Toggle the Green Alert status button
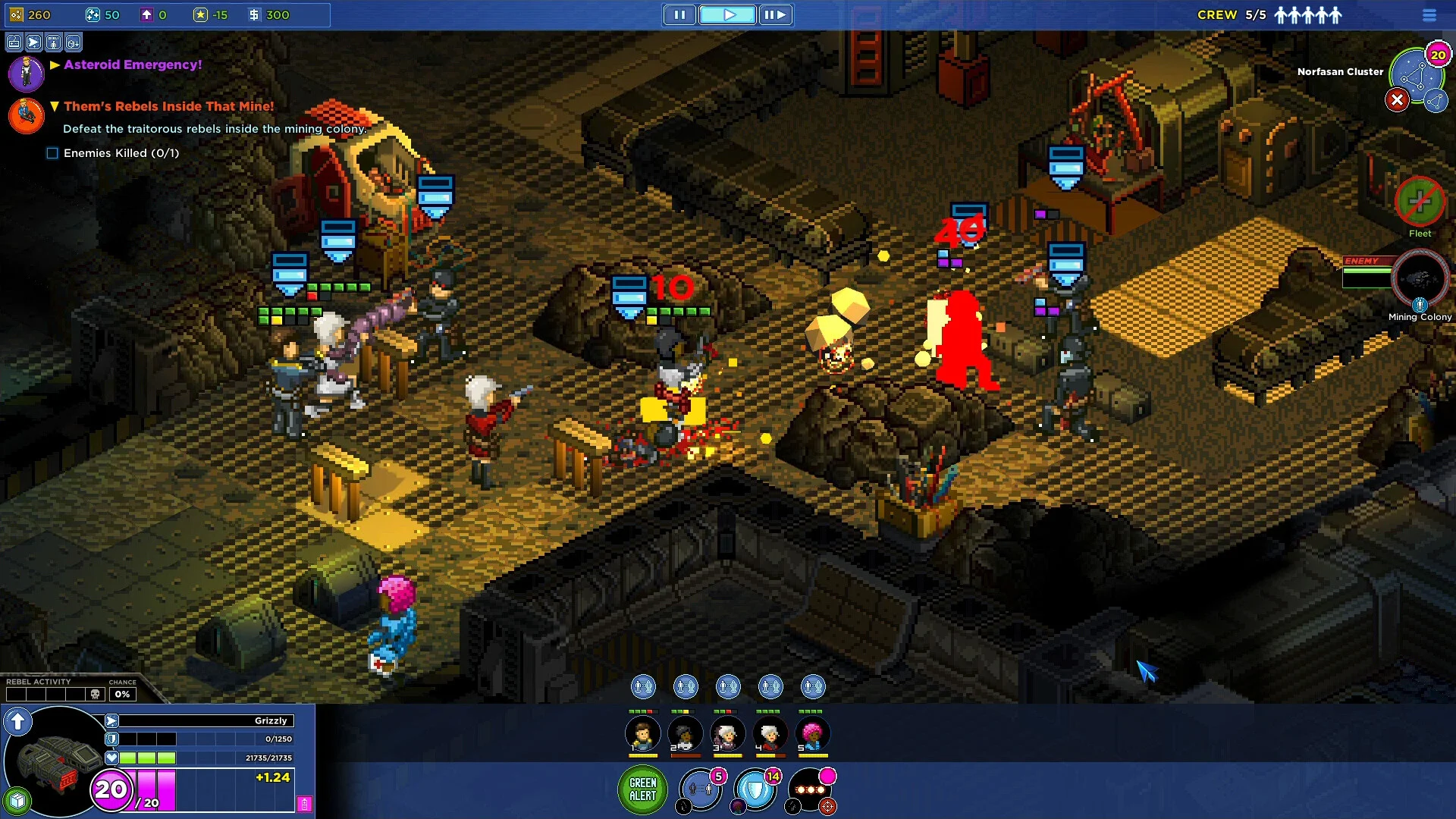This screenshot has width=1456, height=819. 642,789
